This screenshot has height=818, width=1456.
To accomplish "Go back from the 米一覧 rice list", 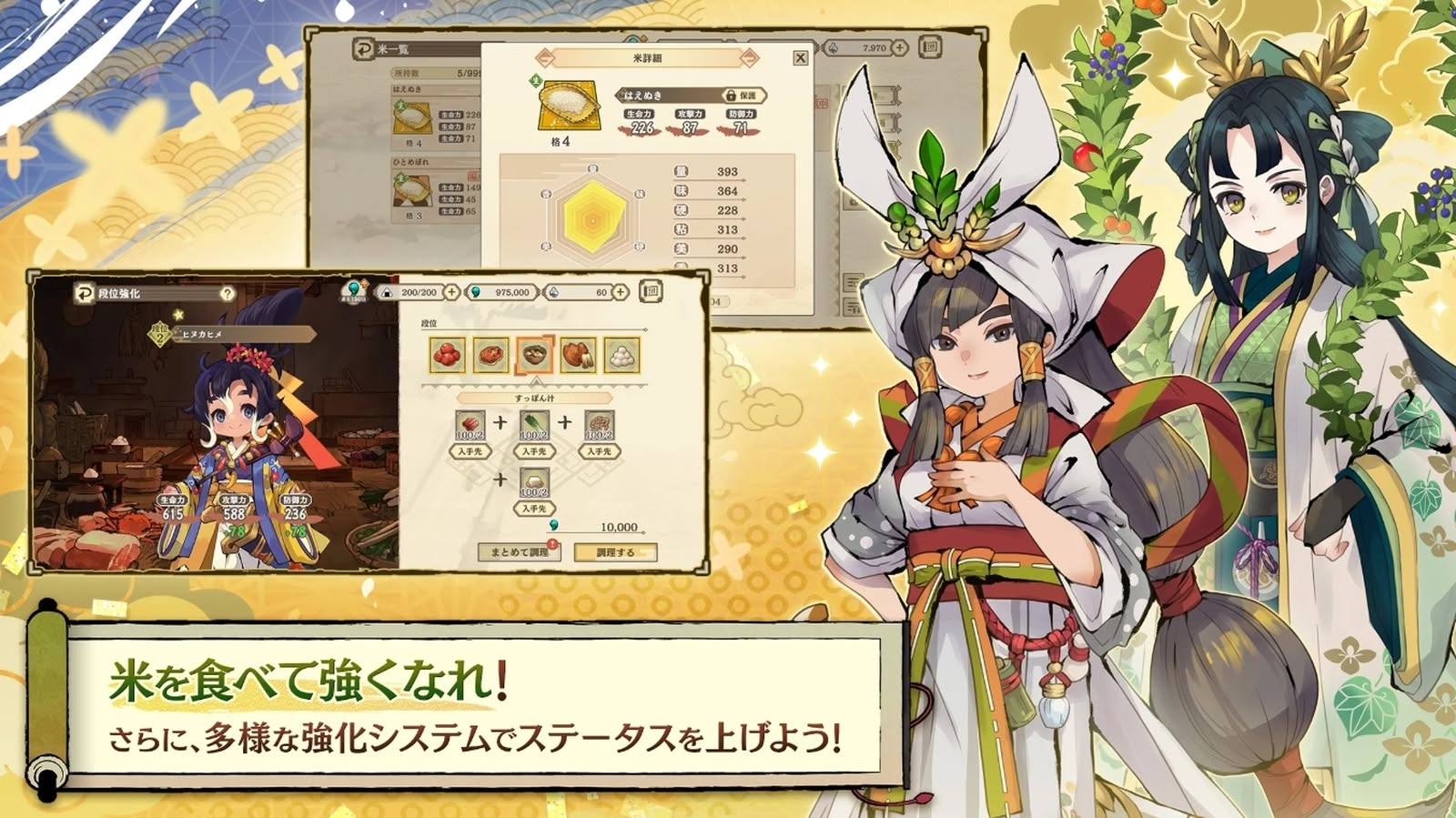I will pos(363,48).
